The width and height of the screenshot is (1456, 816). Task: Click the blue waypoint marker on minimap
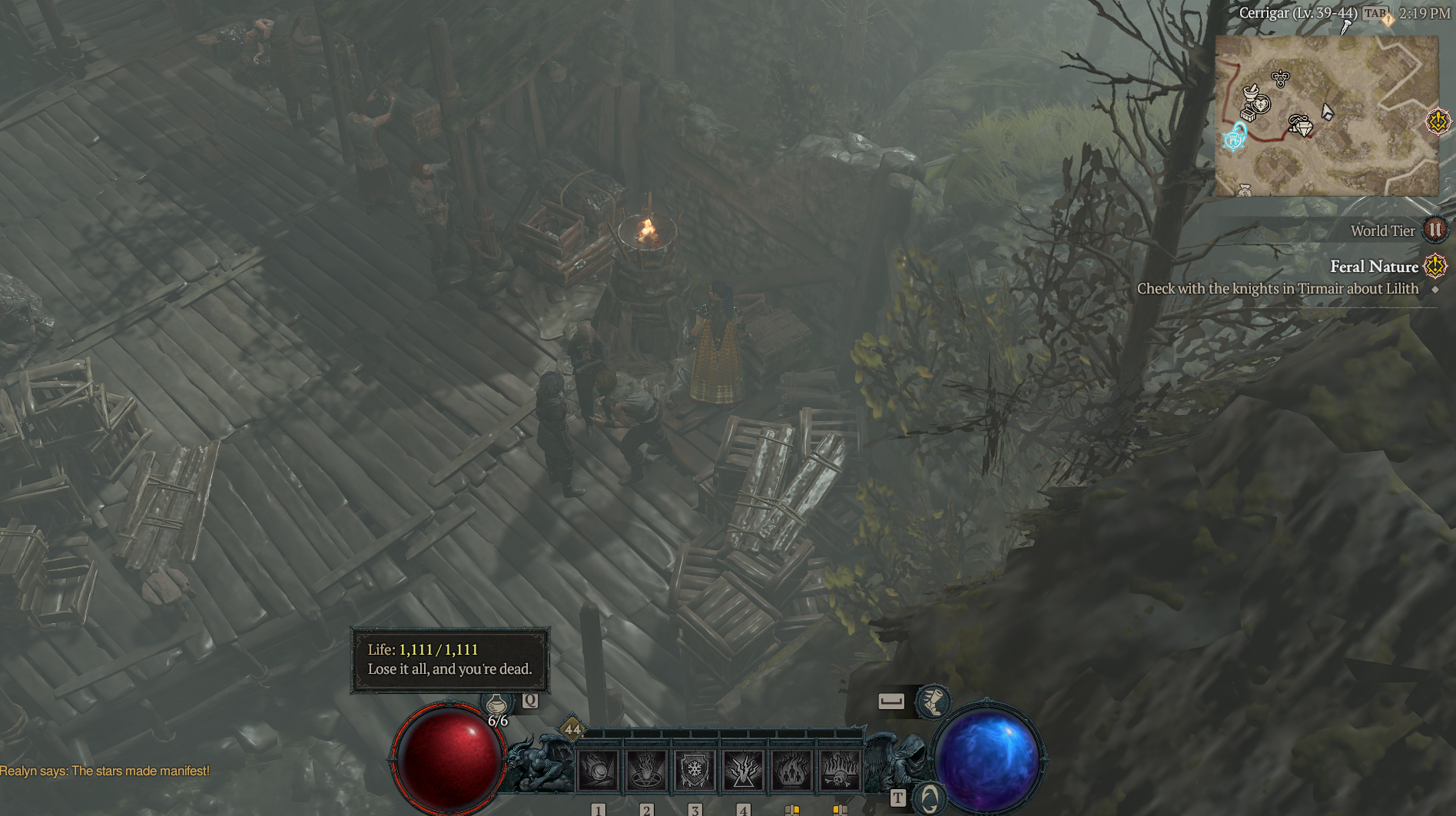pos(1235,138)
